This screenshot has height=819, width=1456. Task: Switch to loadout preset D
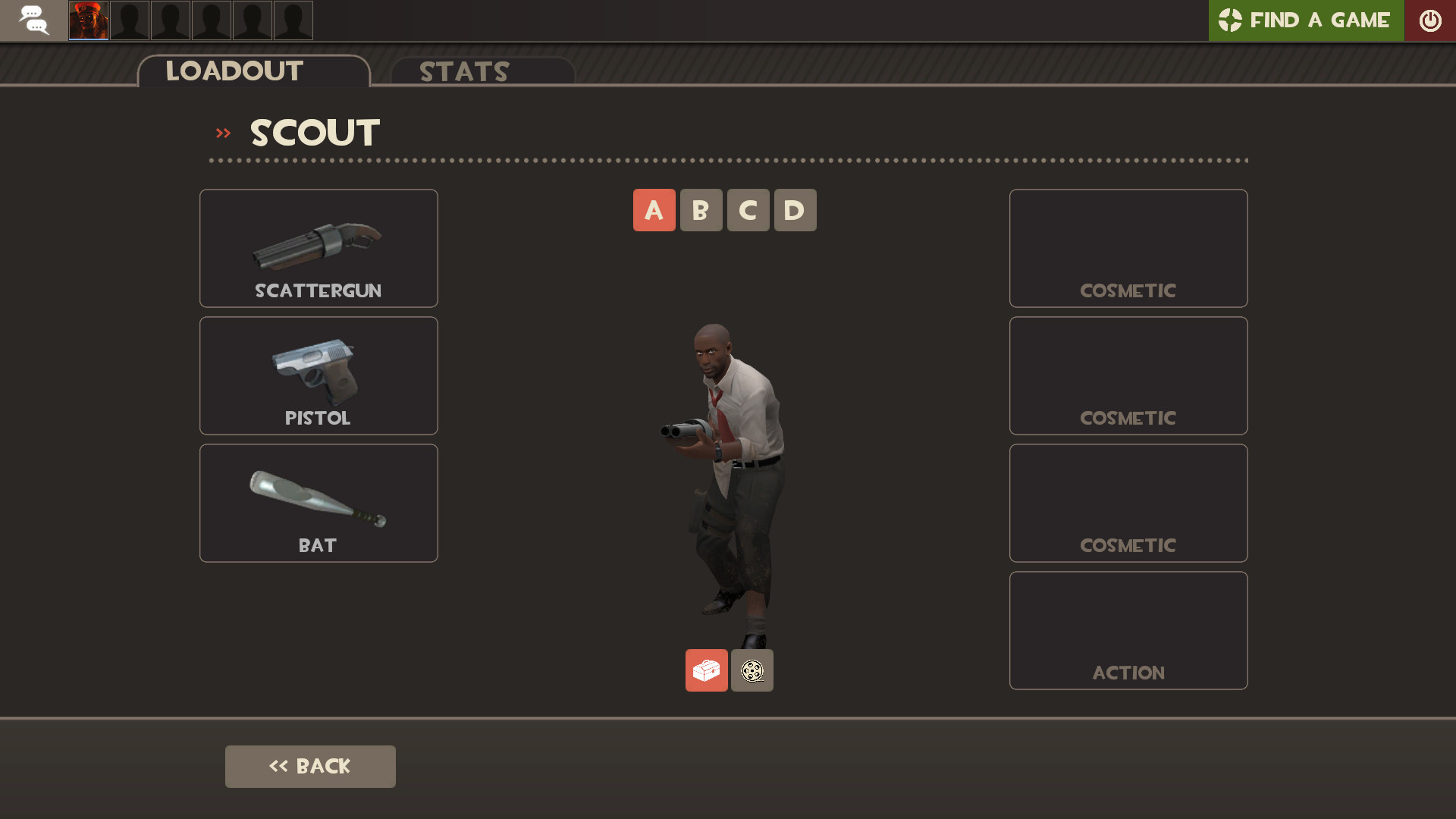click(x=795, y=210)
